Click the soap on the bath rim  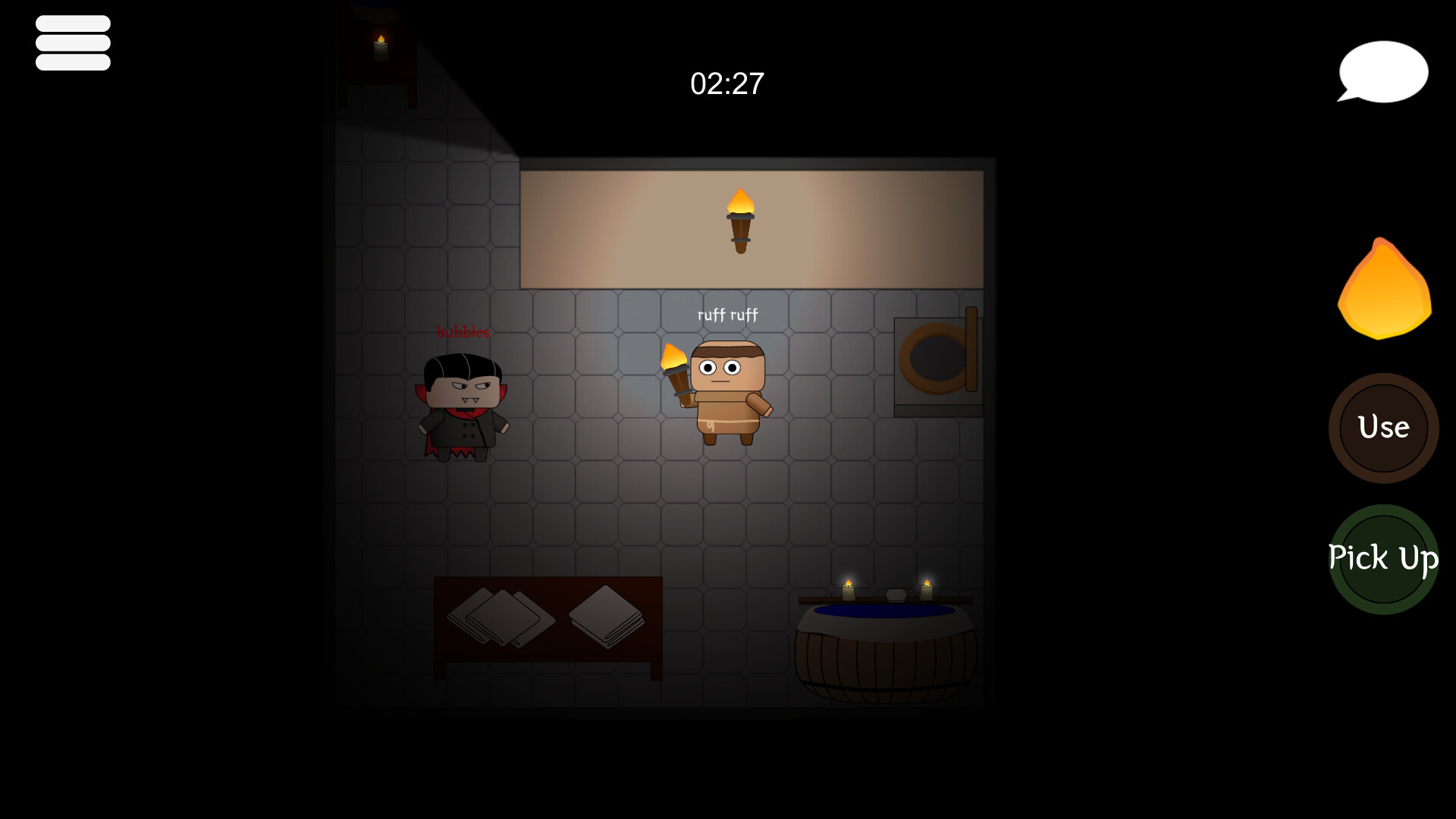(x=896, y=596)
